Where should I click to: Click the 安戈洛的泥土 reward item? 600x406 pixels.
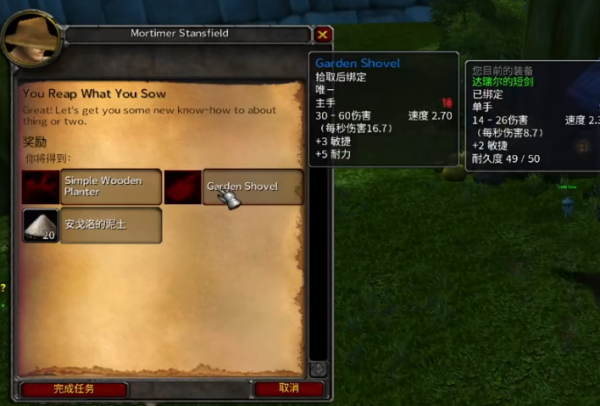[91, 225]
